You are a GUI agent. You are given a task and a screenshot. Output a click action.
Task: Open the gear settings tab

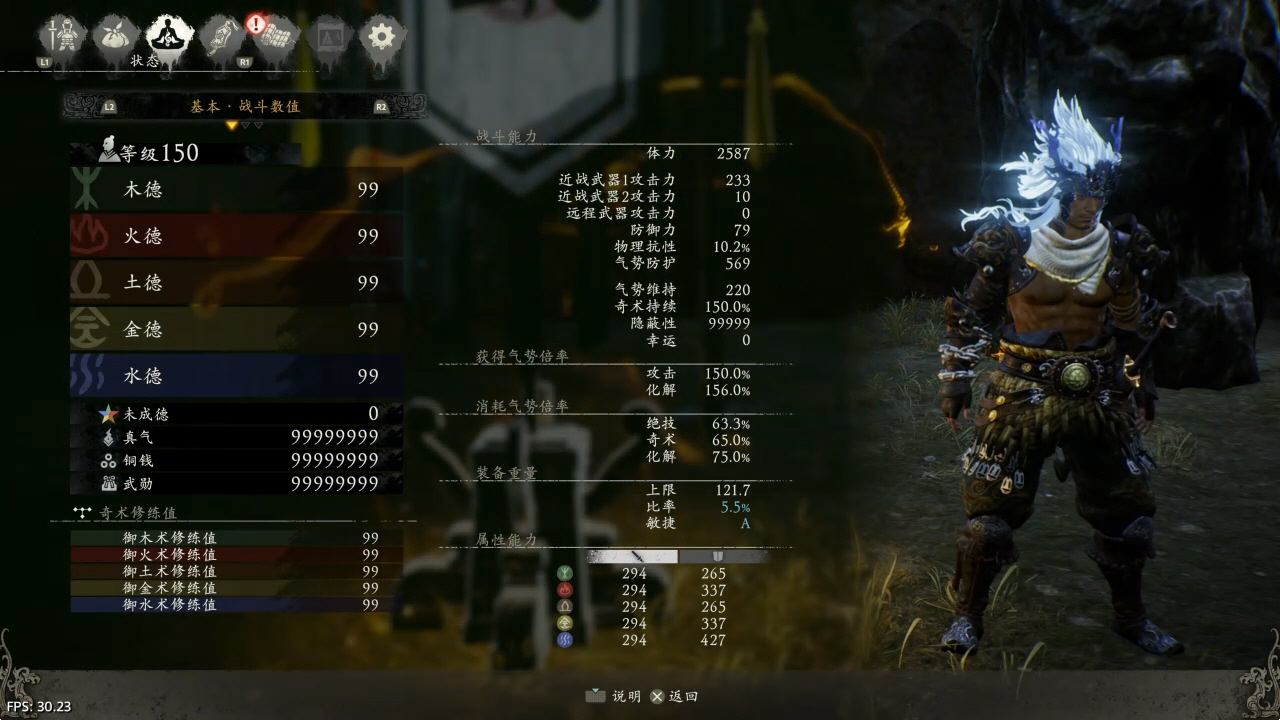point(381,38)
